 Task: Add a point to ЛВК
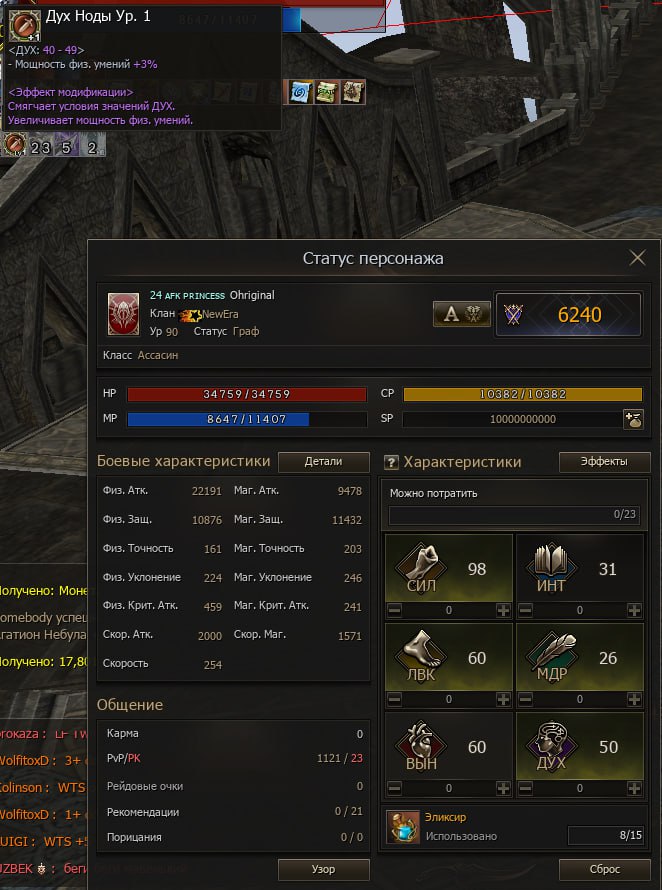point(503,700)
